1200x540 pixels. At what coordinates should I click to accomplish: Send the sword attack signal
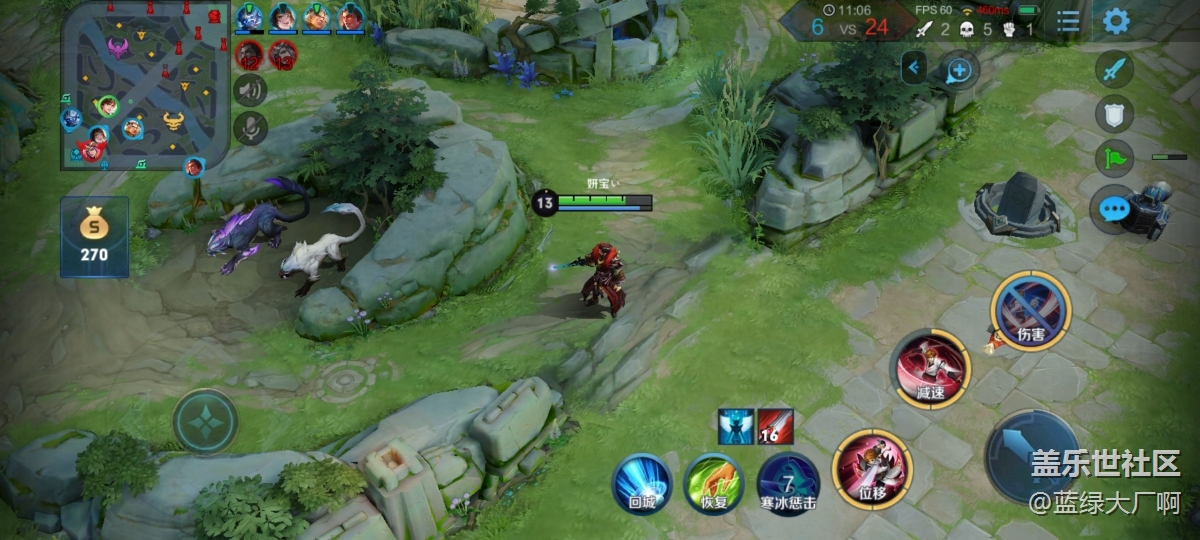tap(1114, 70)
